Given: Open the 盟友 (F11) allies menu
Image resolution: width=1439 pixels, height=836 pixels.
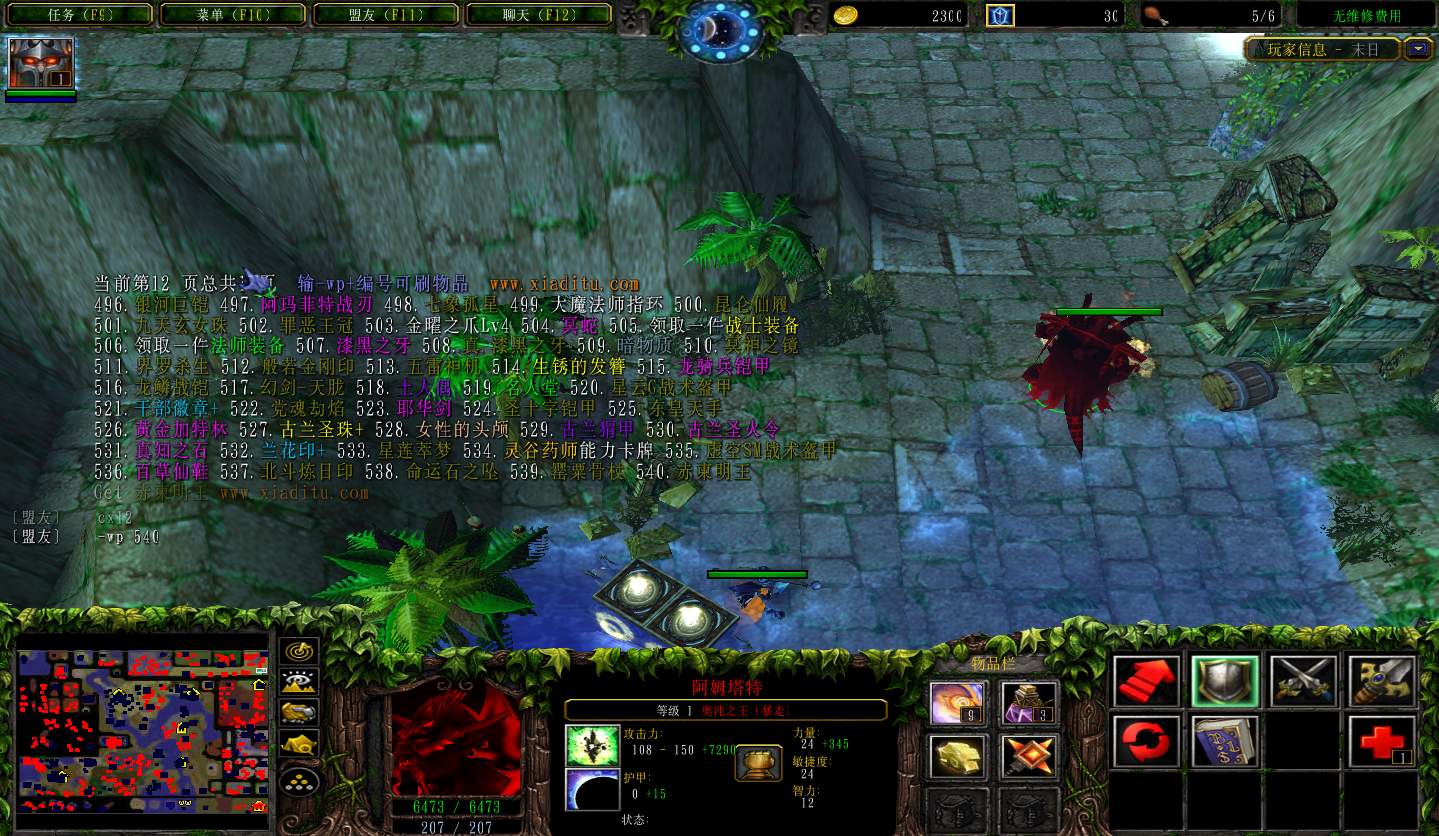Looking at the screenshot, I should [386, 15].
